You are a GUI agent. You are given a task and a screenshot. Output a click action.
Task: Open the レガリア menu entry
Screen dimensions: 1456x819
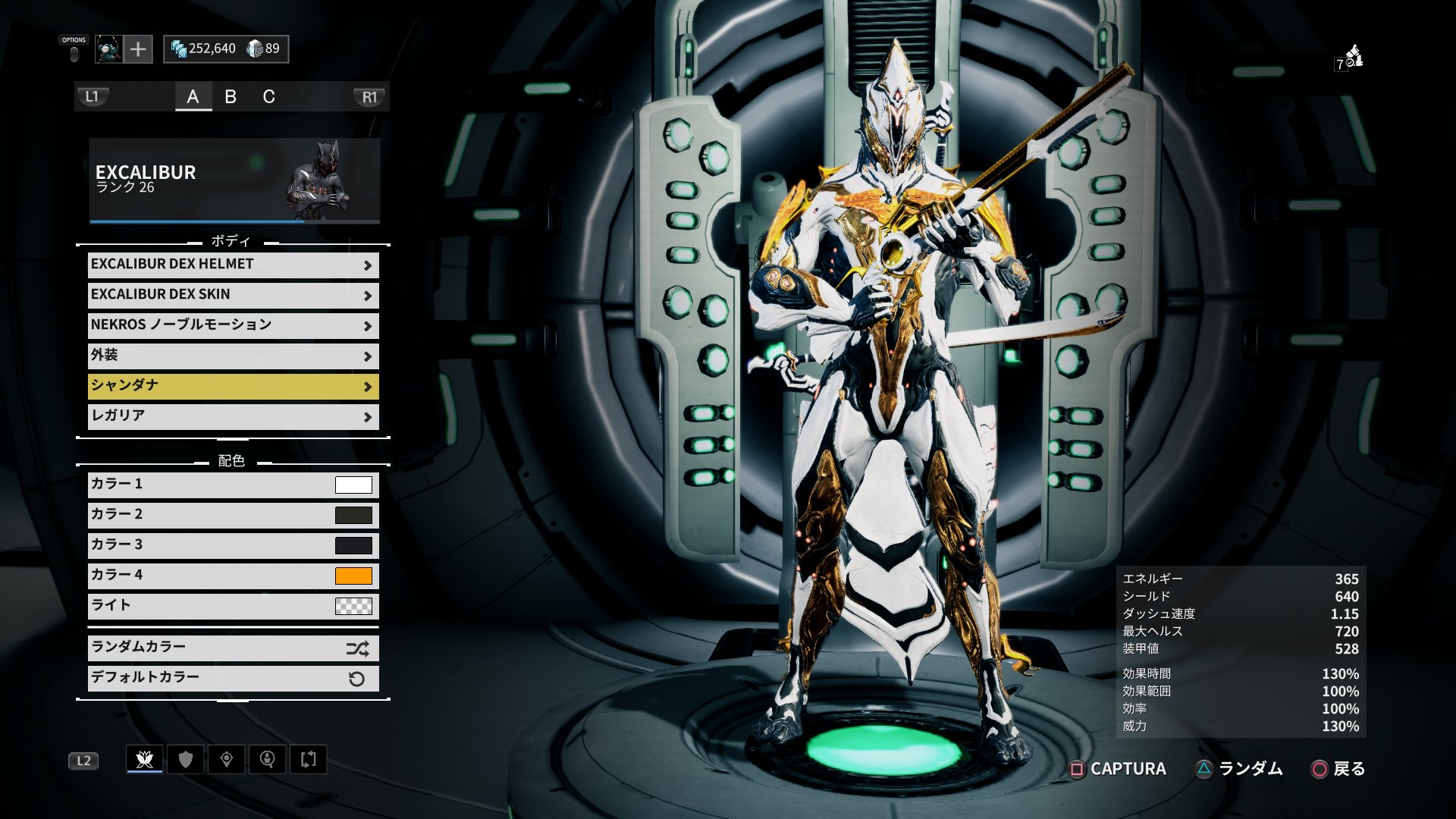pos(232,416)
